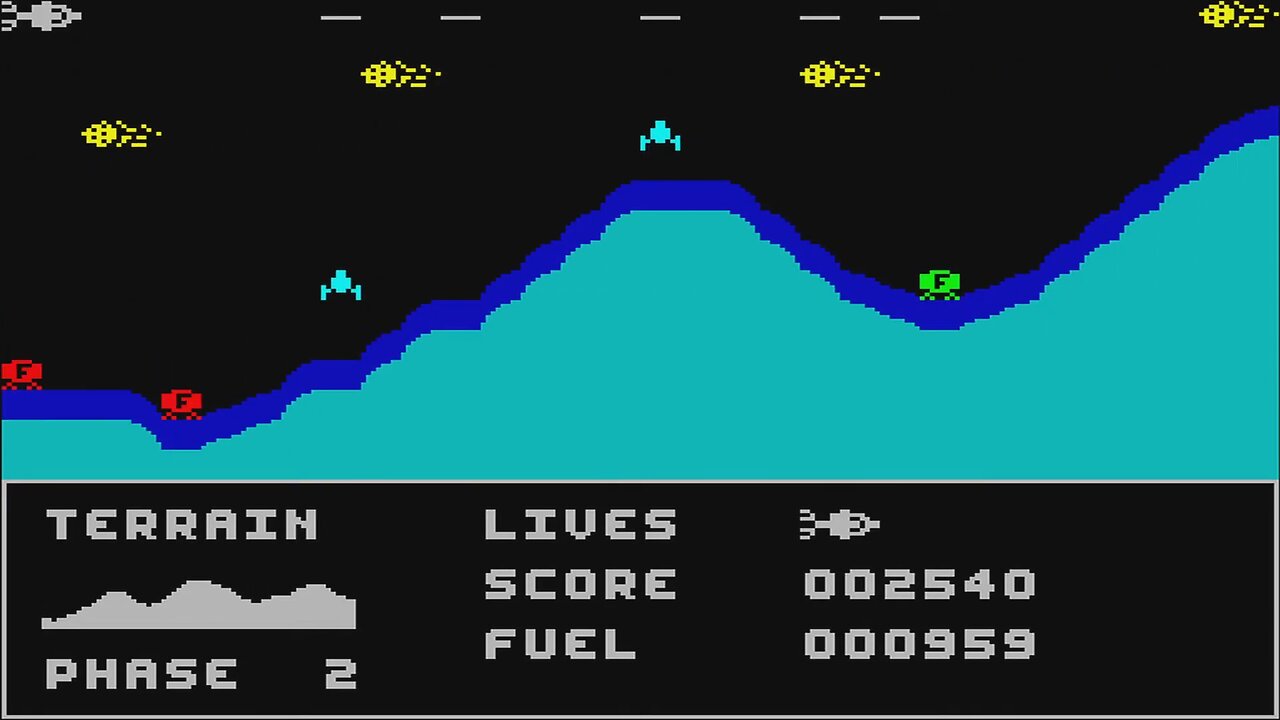Select the player ship at top-left

click(x=40, y=15)
